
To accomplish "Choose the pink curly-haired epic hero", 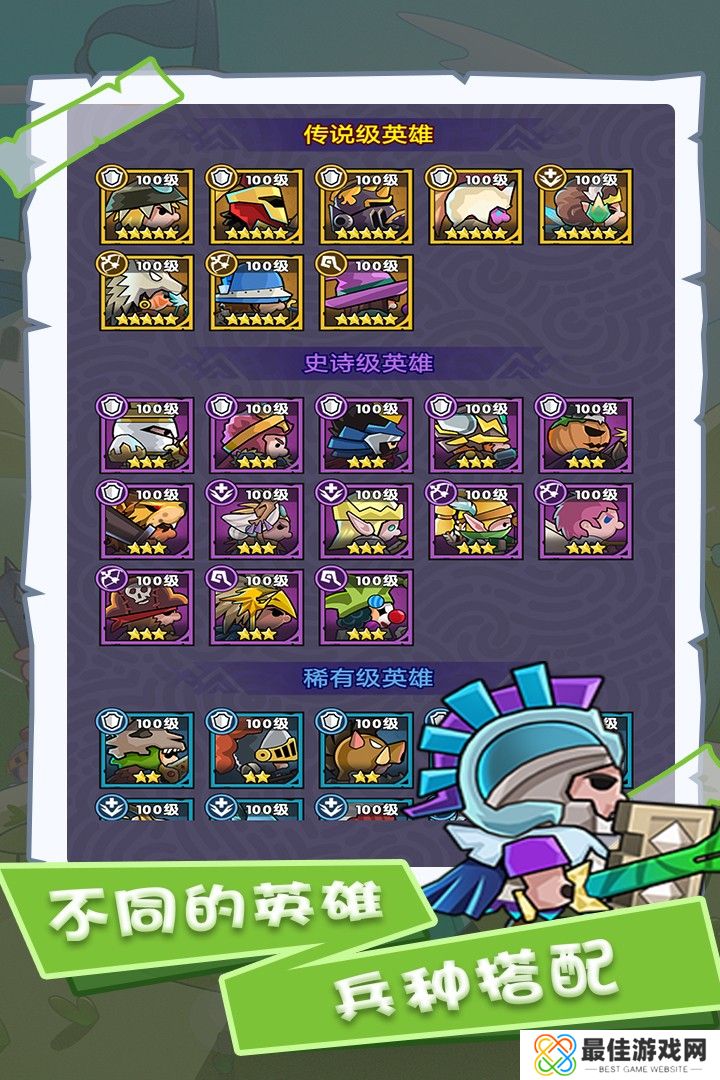I will tap(255, 435).
